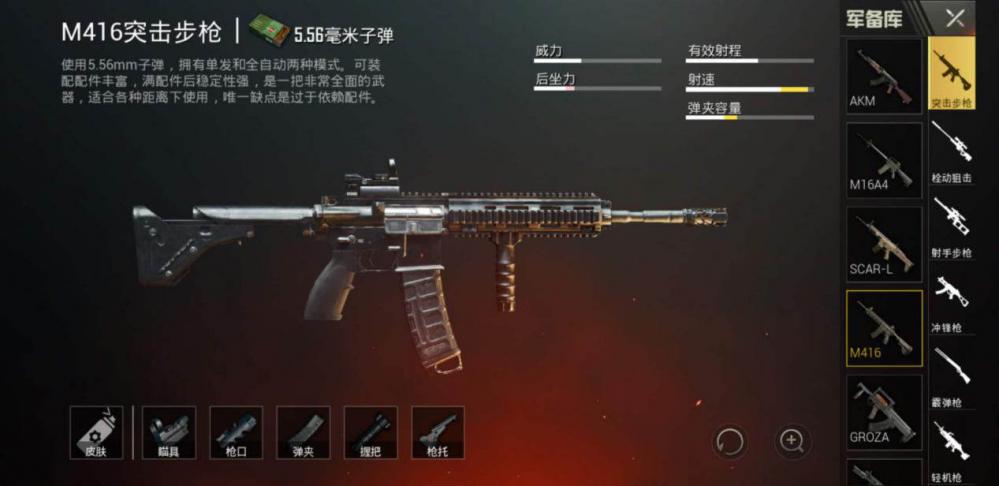
Task: Select the 瞄具 sight attachment slot
Action: [169, 432]
